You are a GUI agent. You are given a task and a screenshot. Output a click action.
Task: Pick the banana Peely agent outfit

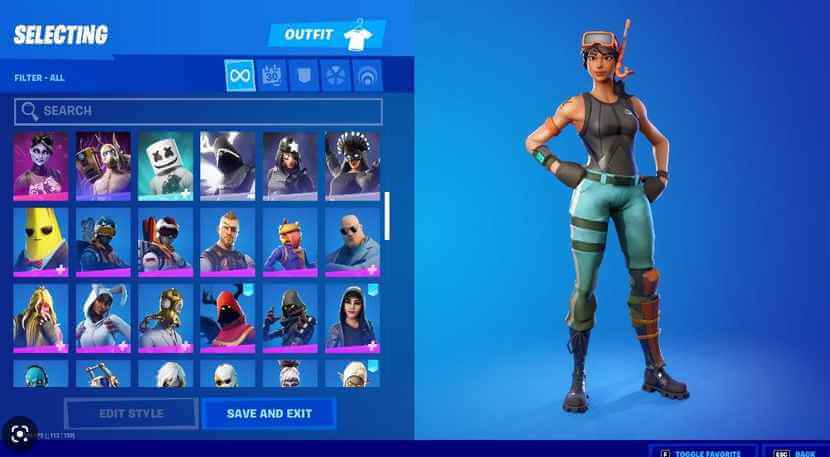coord(40,241)
